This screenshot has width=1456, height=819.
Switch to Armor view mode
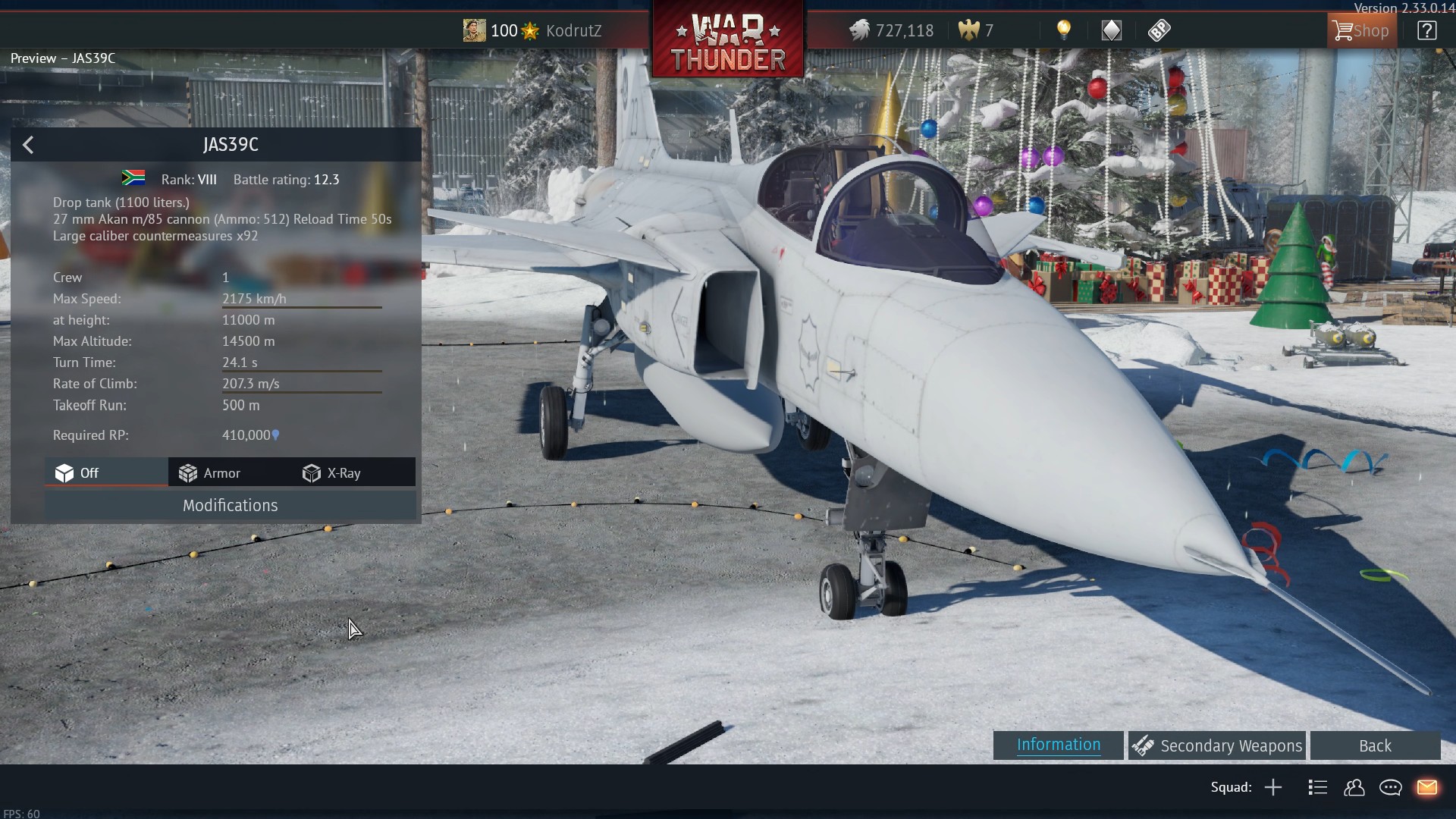click(210, 473)
